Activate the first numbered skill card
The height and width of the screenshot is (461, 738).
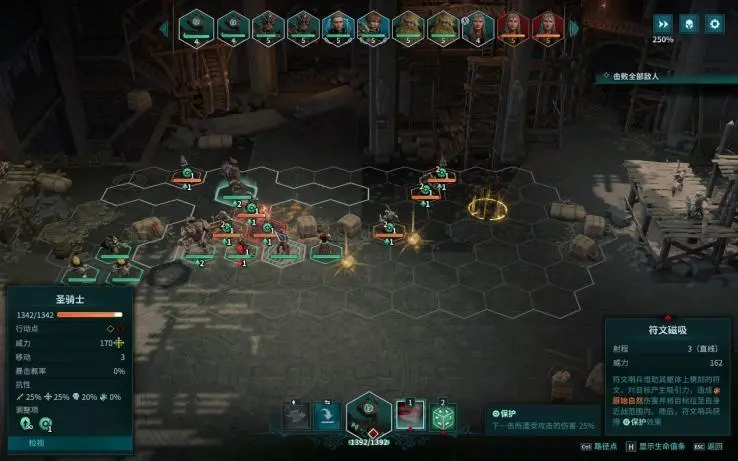pos(410,417)
